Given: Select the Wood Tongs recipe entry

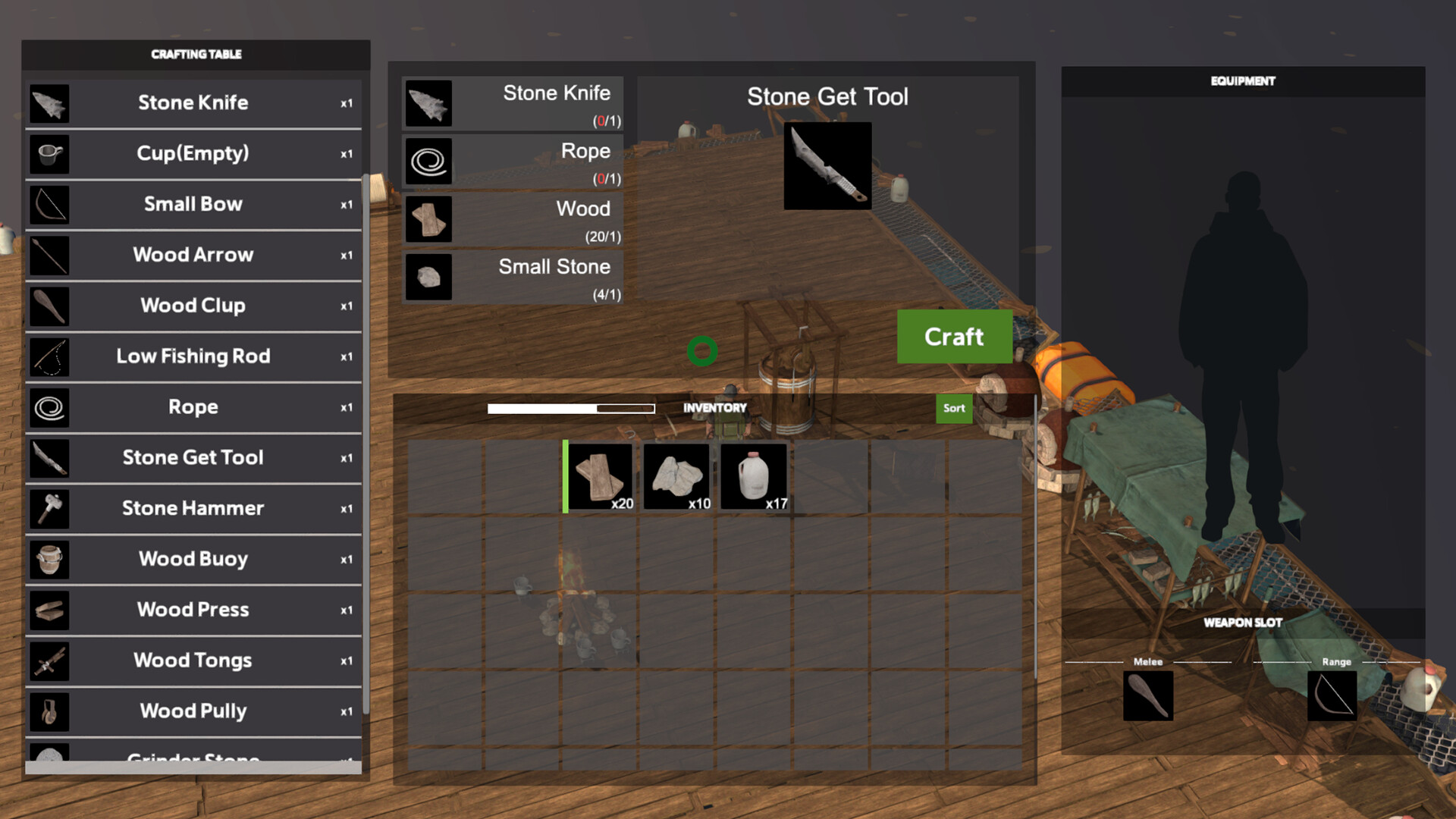Looking at the screenshot, I should pos(193,661).
